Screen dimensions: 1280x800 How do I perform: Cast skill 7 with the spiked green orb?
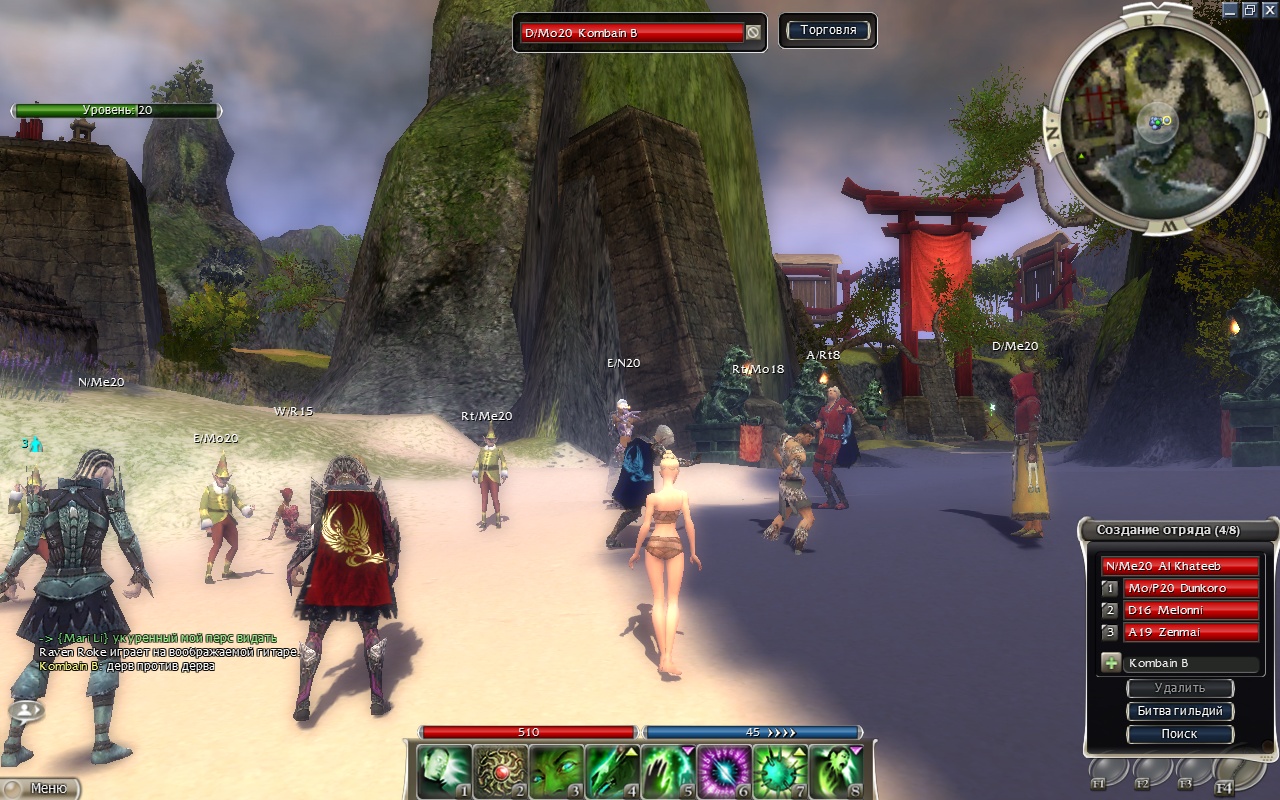pos(779,771)
